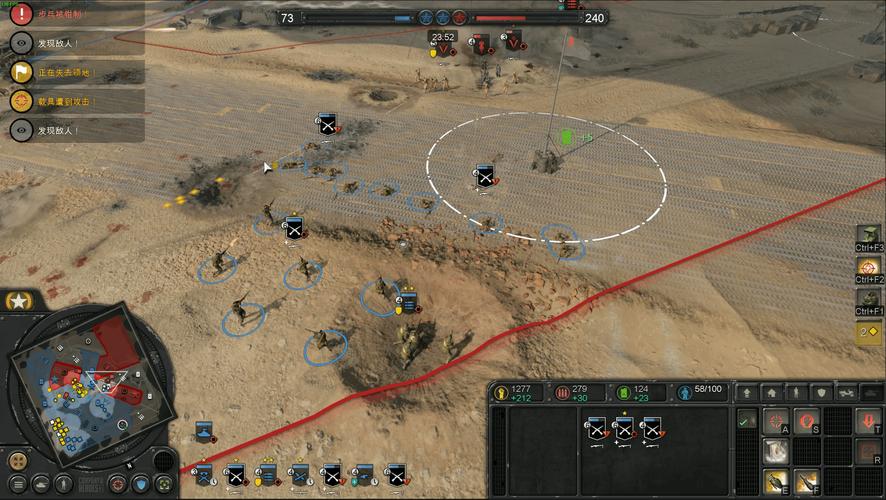Select the tank icon button under the minimap
Image resolution: width=886 pixels, height=500 pixels.
point(40,484)
